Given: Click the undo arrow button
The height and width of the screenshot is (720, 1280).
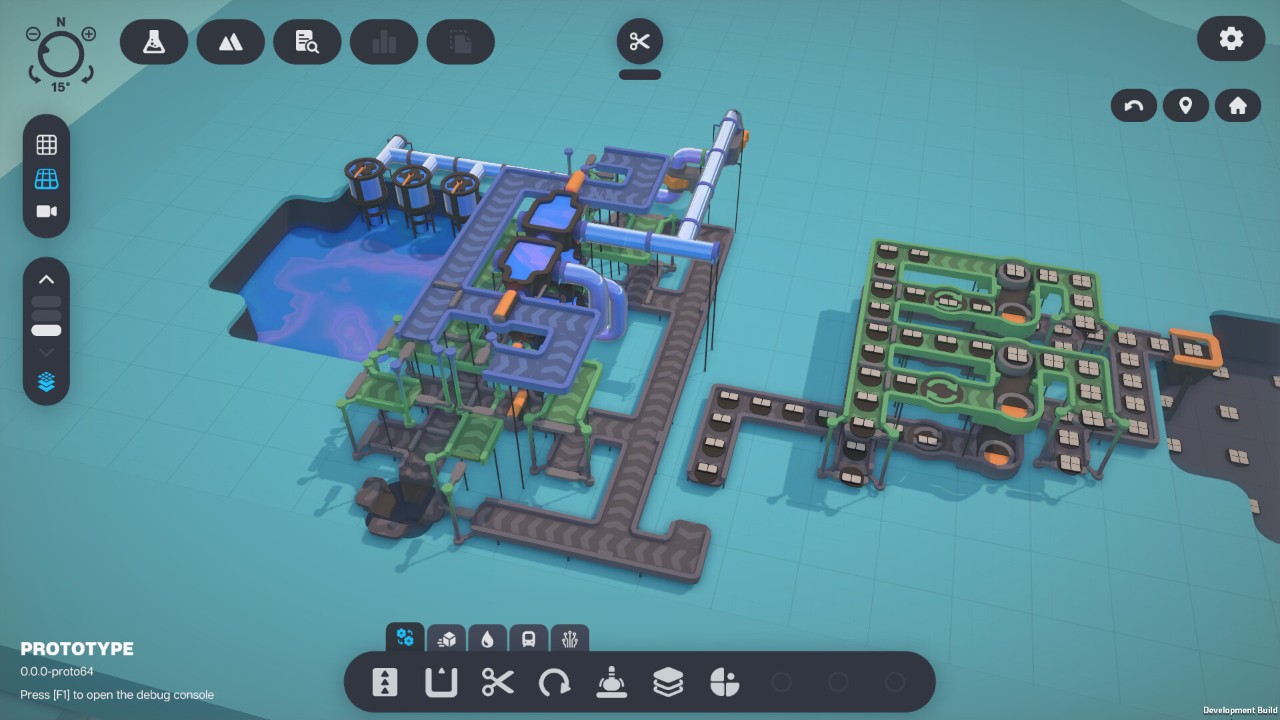Looking at the screenshot, I should pos(1134,105).
